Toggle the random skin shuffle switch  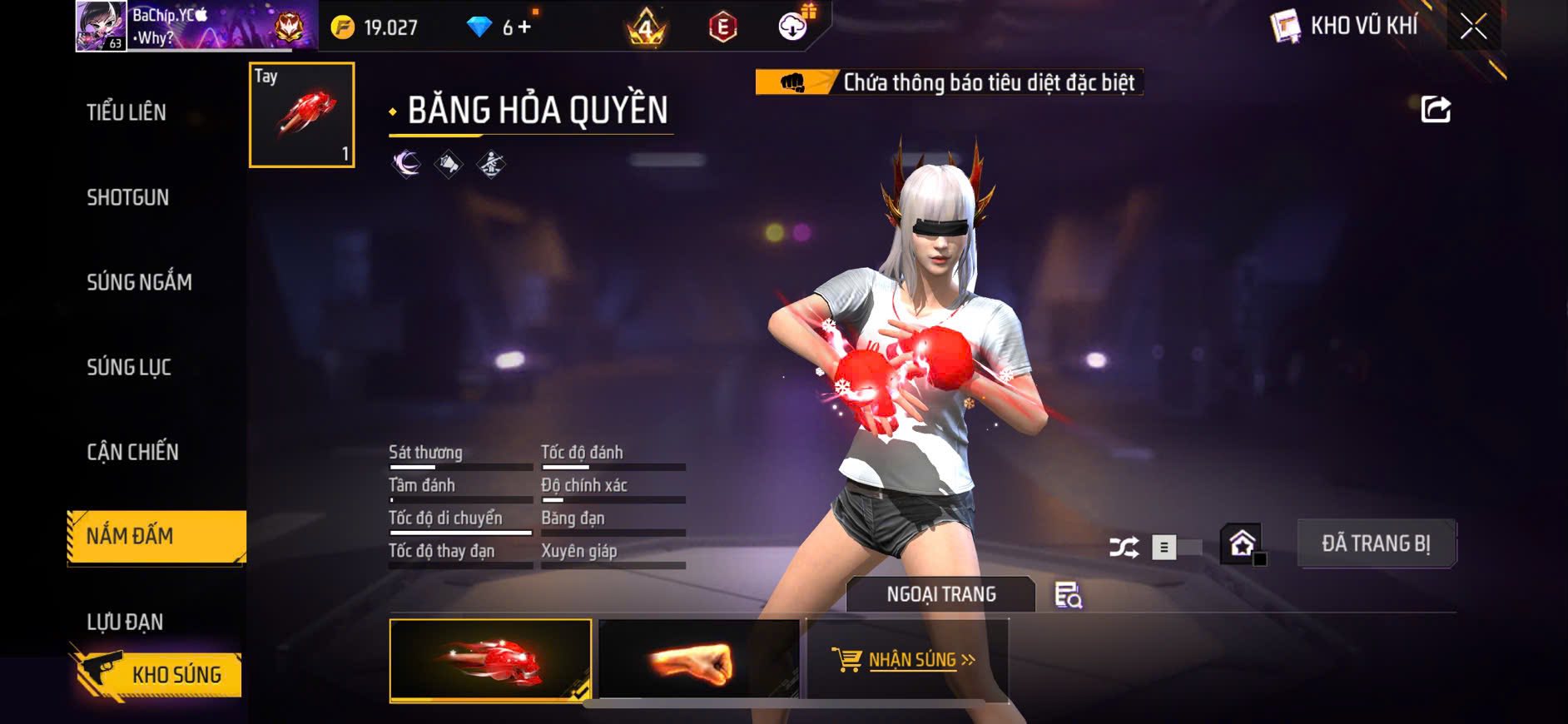click(x=1175, y=548)
